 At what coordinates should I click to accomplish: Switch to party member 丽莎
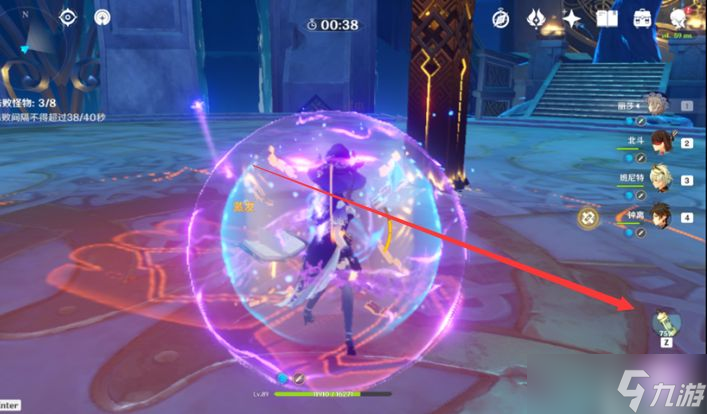point(656,107)
